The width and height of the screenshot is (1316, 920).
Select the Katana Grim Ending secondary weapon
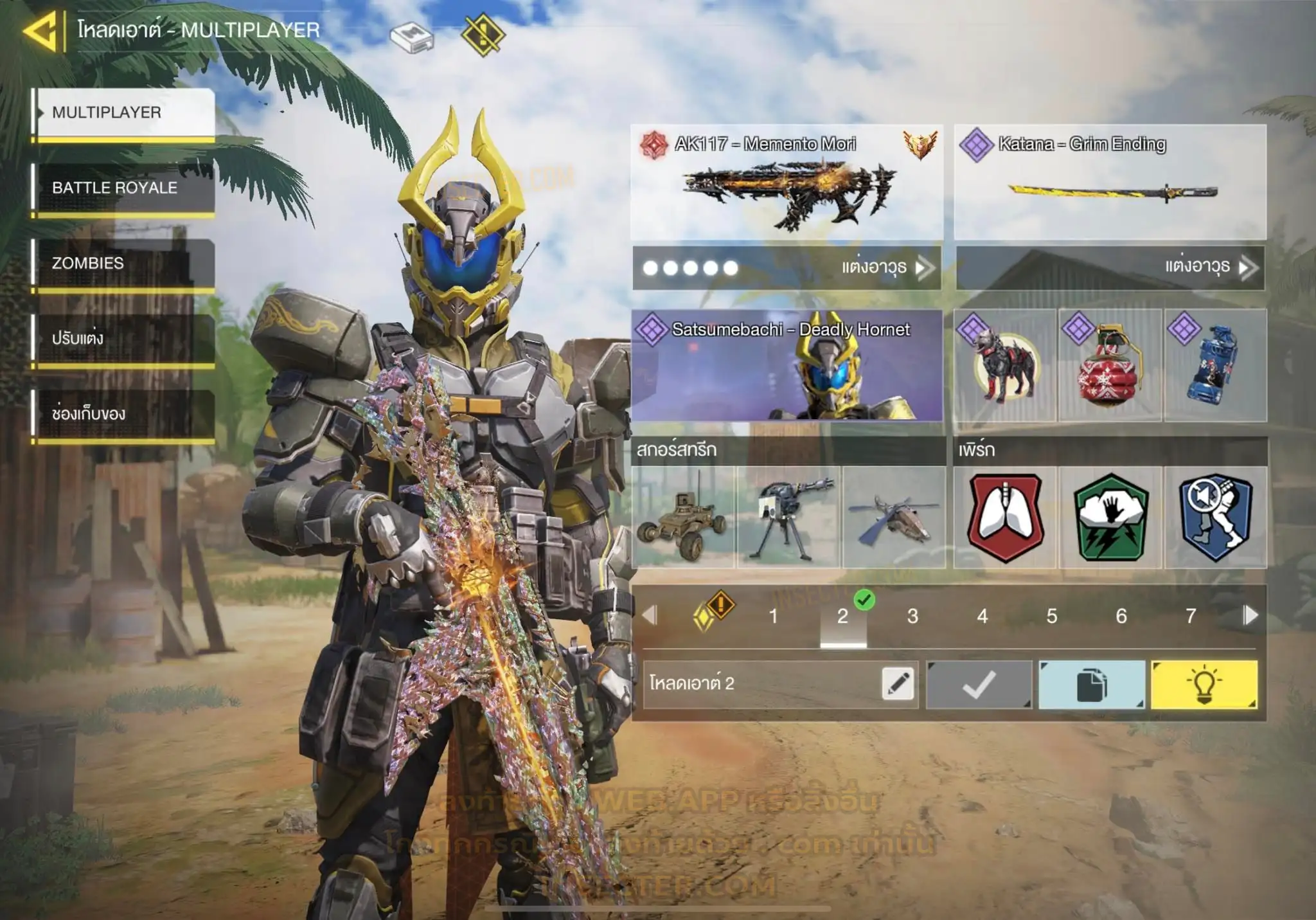[x=1110, y=183]
